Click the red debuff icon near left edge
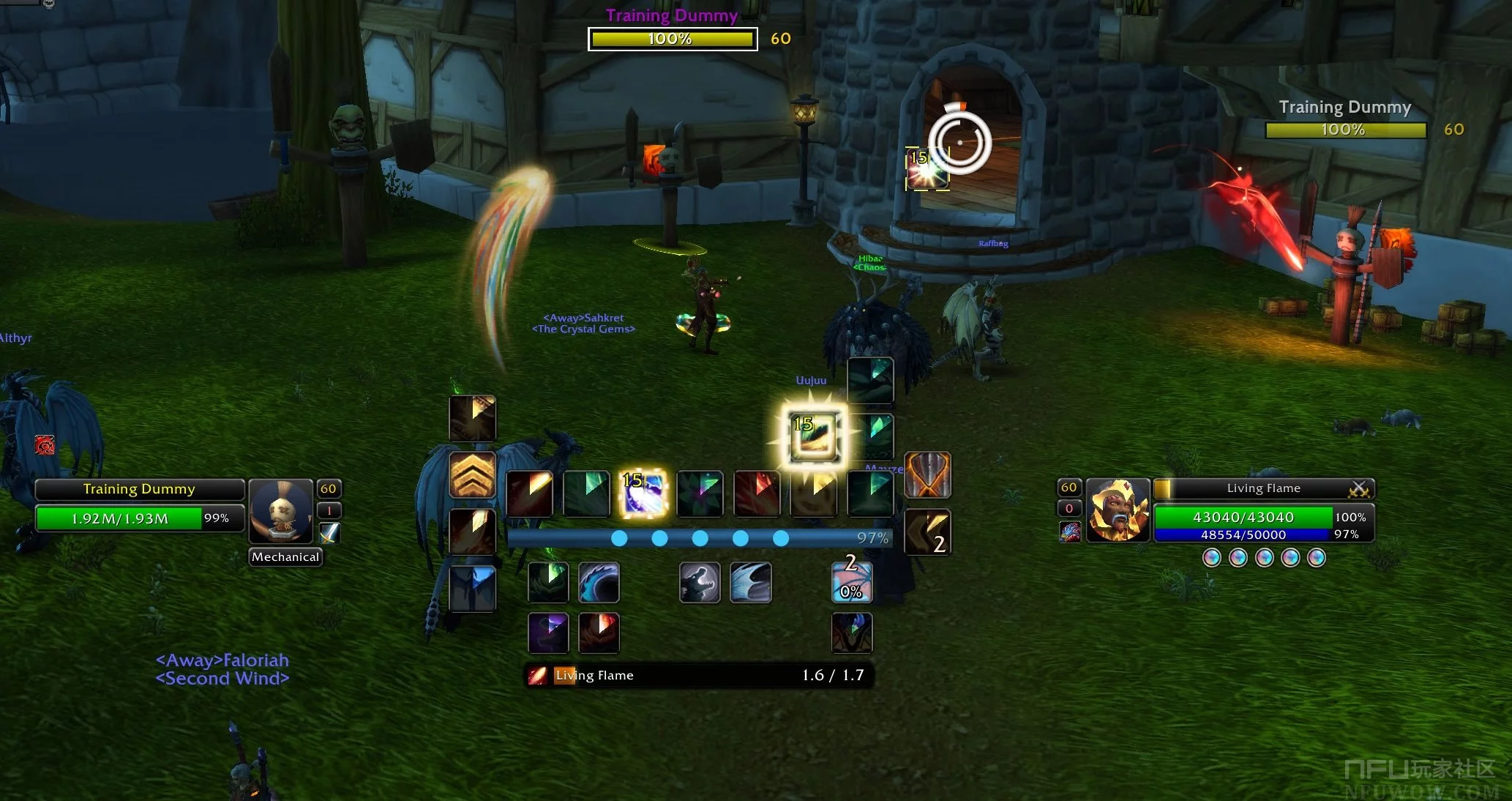The width and height of the screenshot is (1512, 801). click(45, 444)
